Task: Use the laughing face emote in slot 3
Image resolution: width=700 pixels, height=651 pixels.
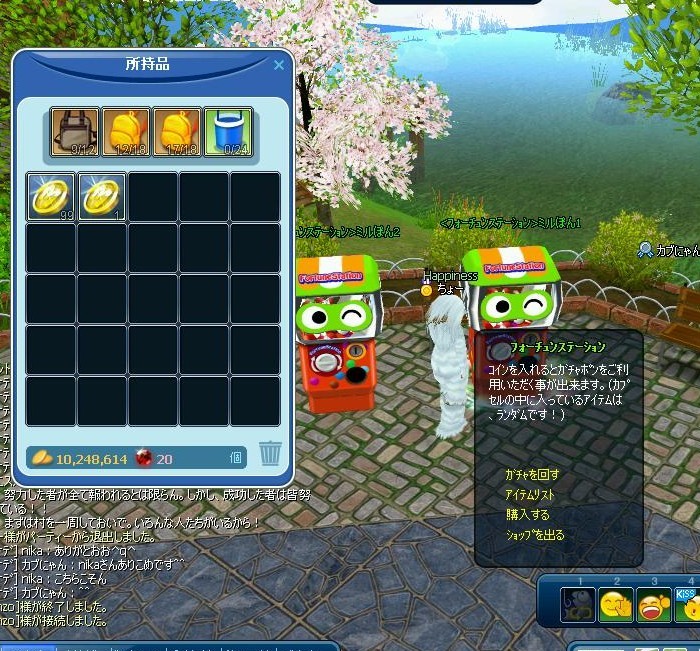Action: click(x=654, y=606)
